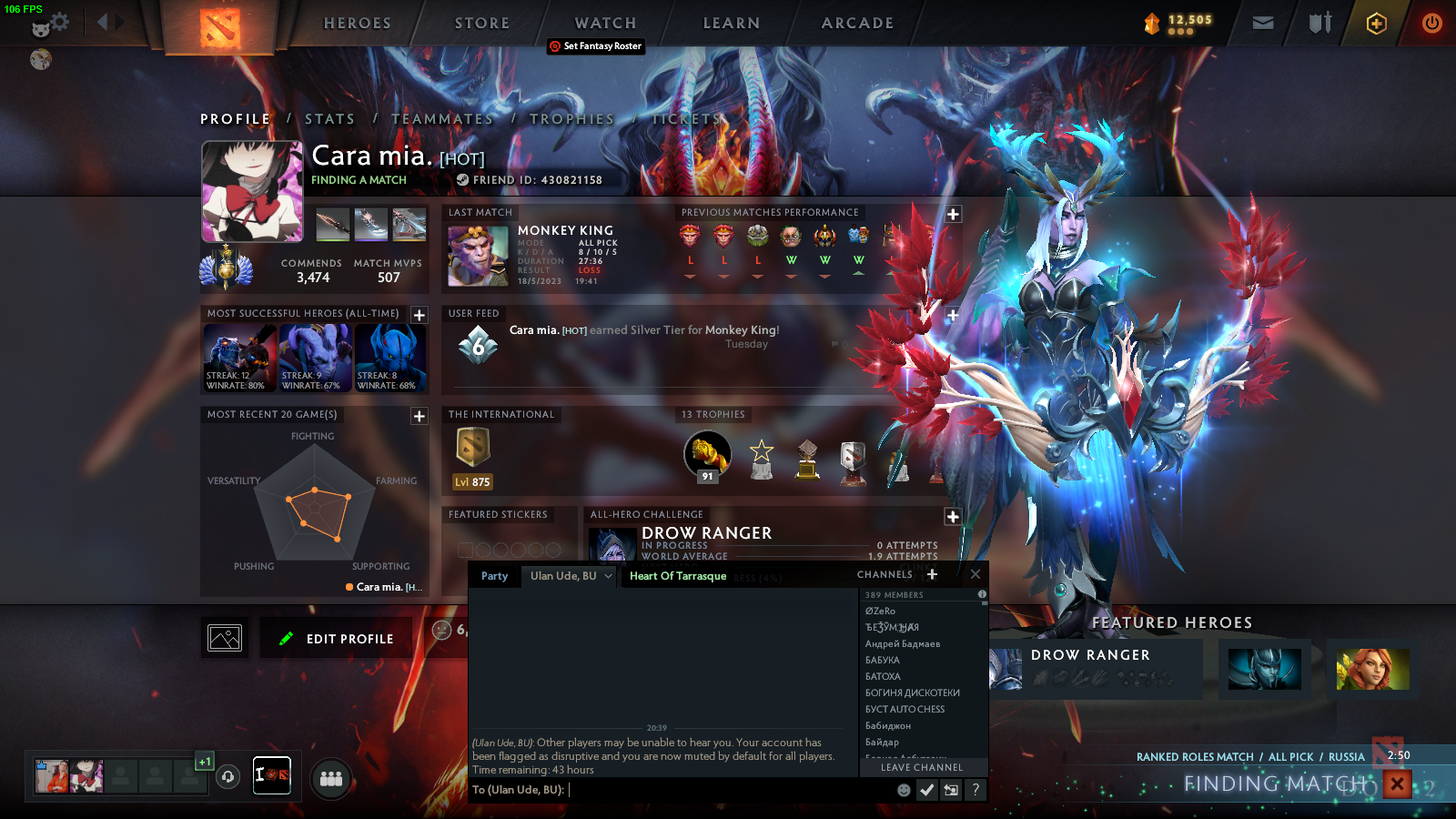Image resolution: width=1456 pixels, height=819 pixels.
Task: Open your mail inbox icon
Action: (1264, 24)
